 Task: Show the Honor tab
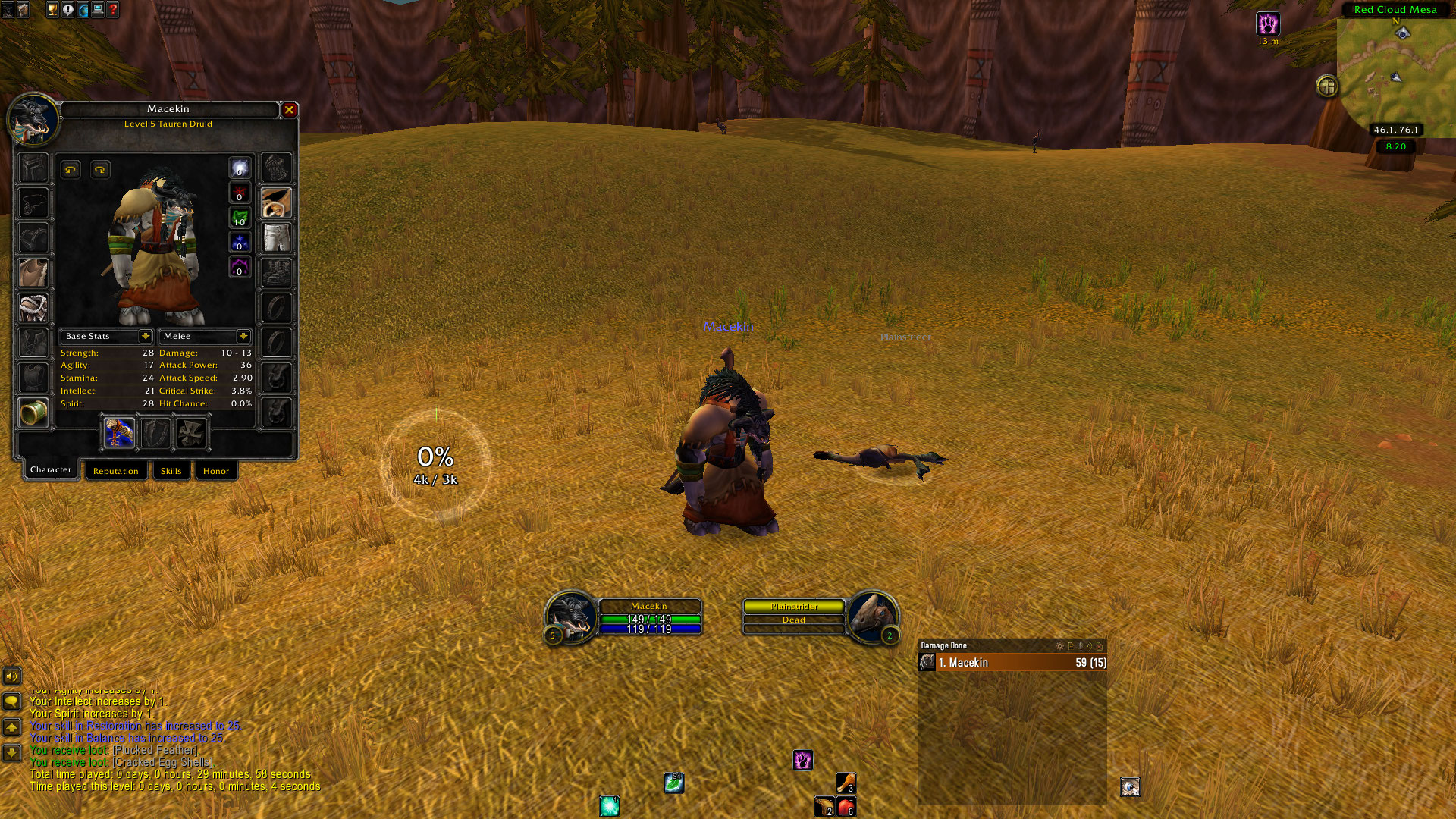215,471
